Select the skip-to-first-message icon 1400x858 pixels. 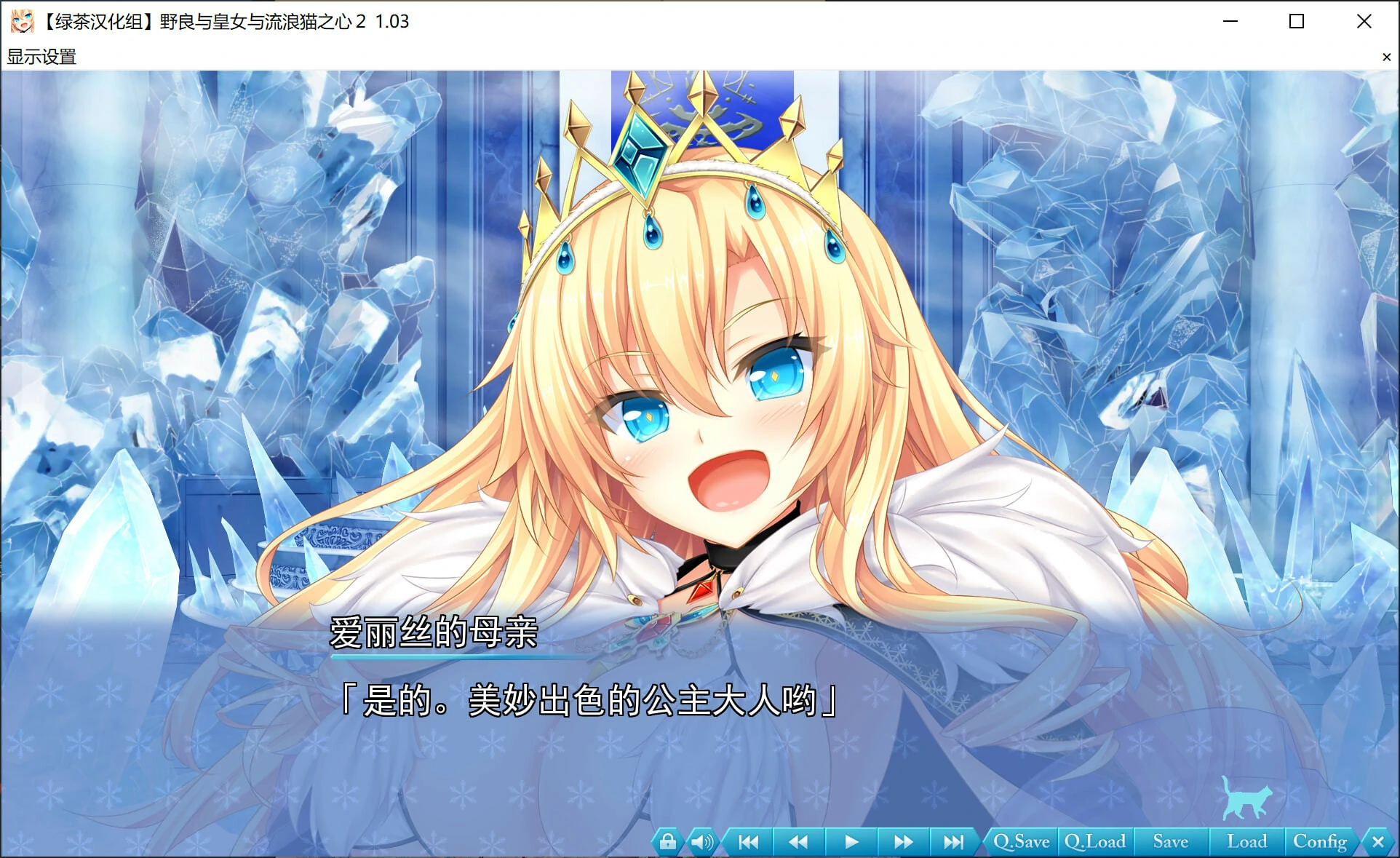point(747,841)
